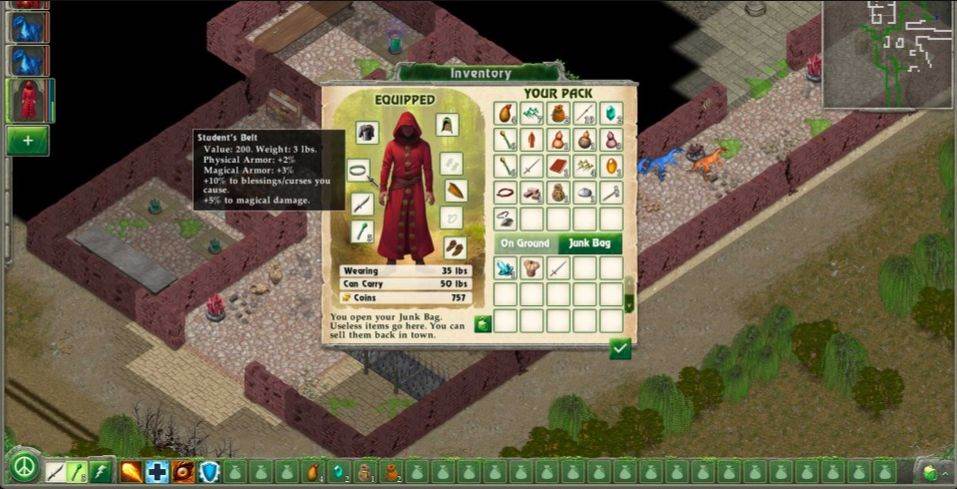The height and width of the screenshot is (489, 957).
Task: Click the equipped chest armor slot
Action: [367, 133]
